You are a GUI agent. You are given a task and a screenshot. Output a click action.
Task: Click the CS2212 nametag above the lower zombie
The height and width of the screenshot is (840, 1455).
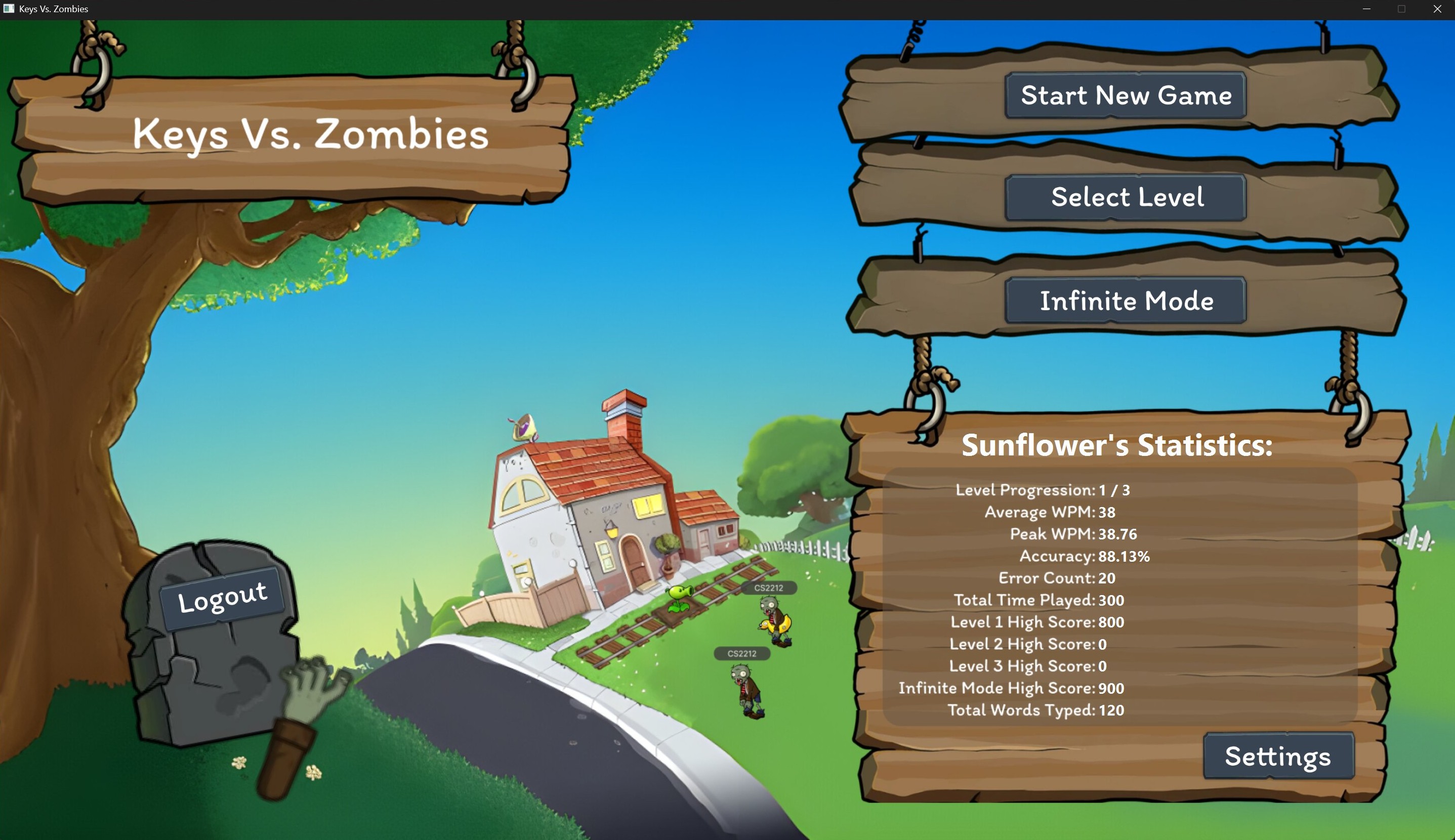(742, 654)
